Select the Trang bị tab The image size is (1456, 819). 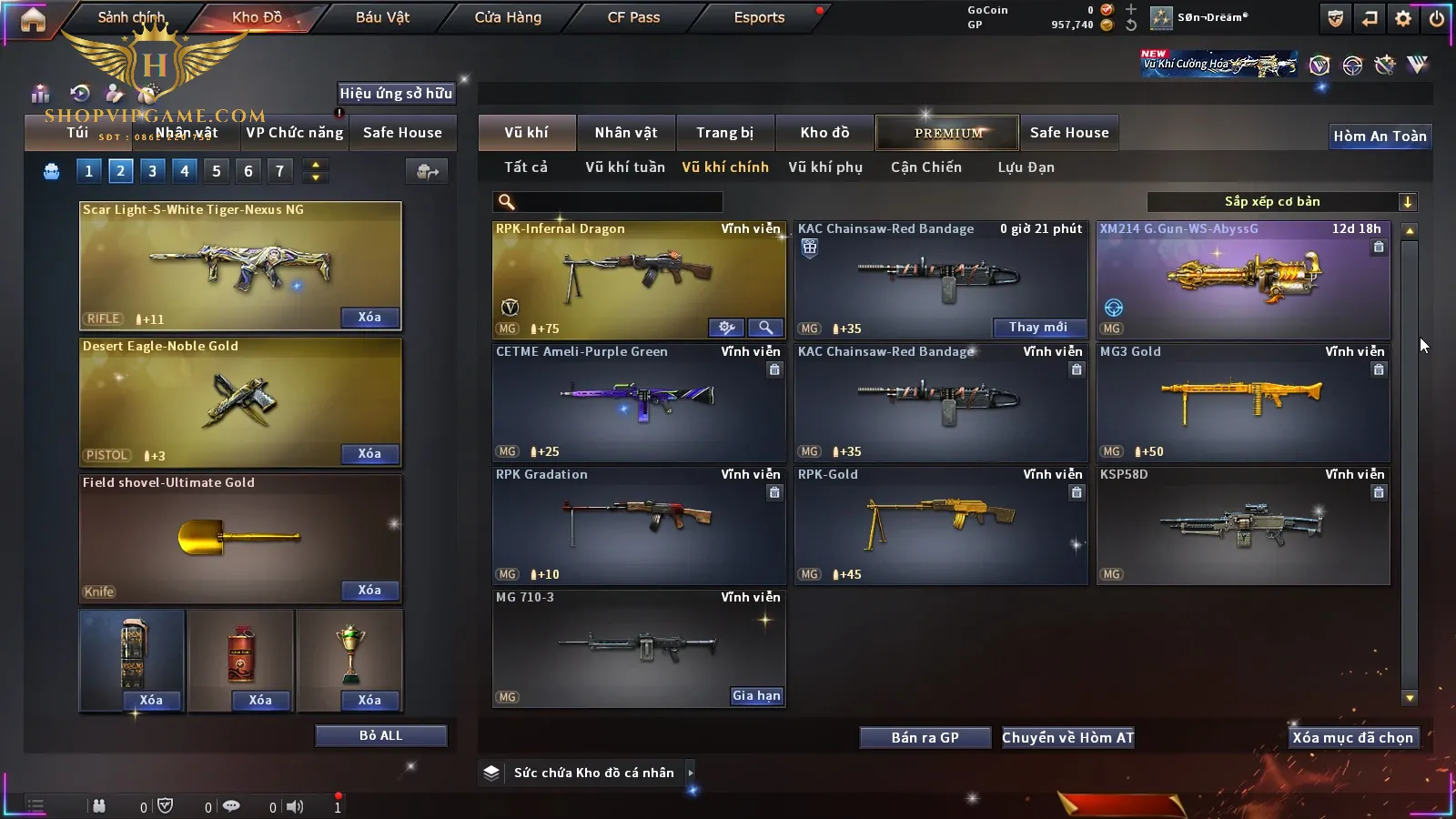tap(724, 133)
